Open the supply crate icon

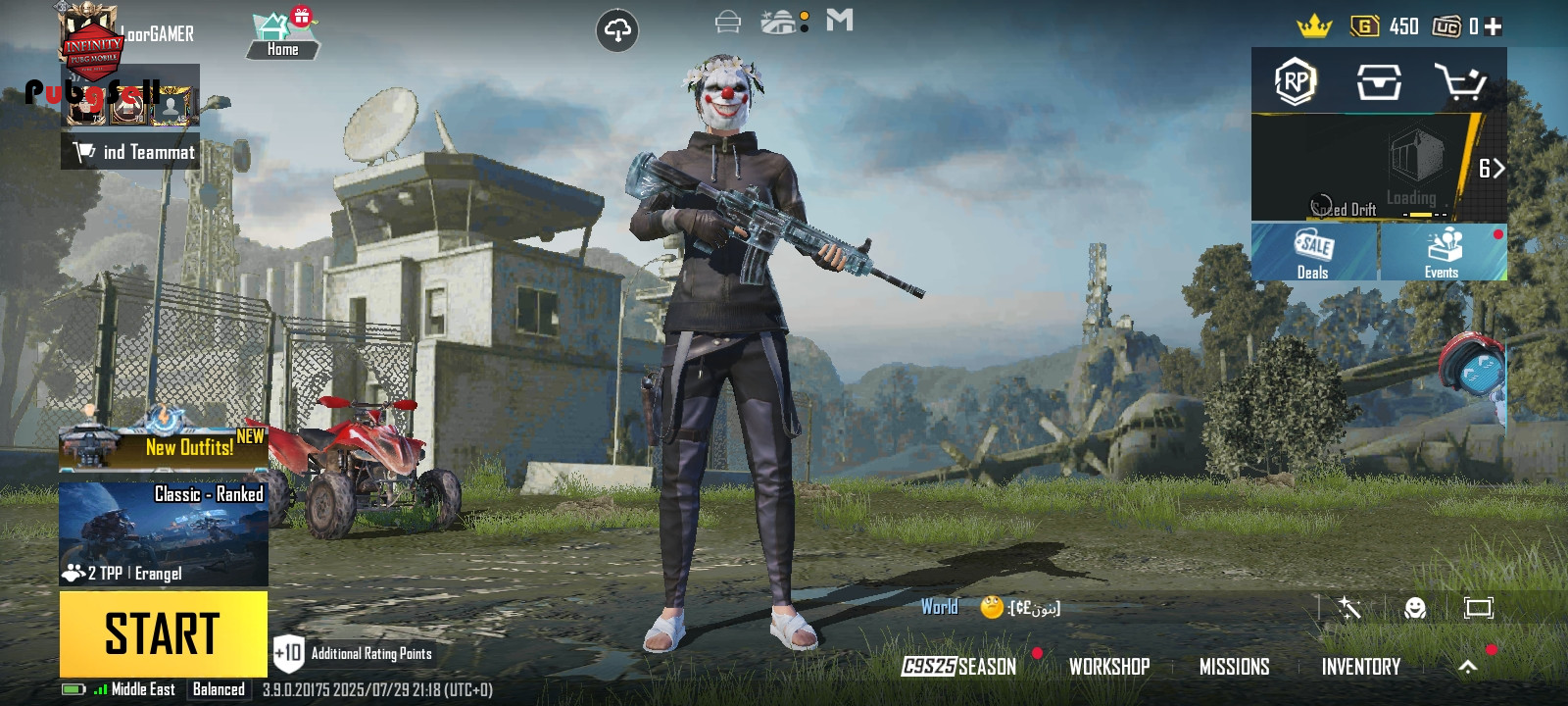1379,82
